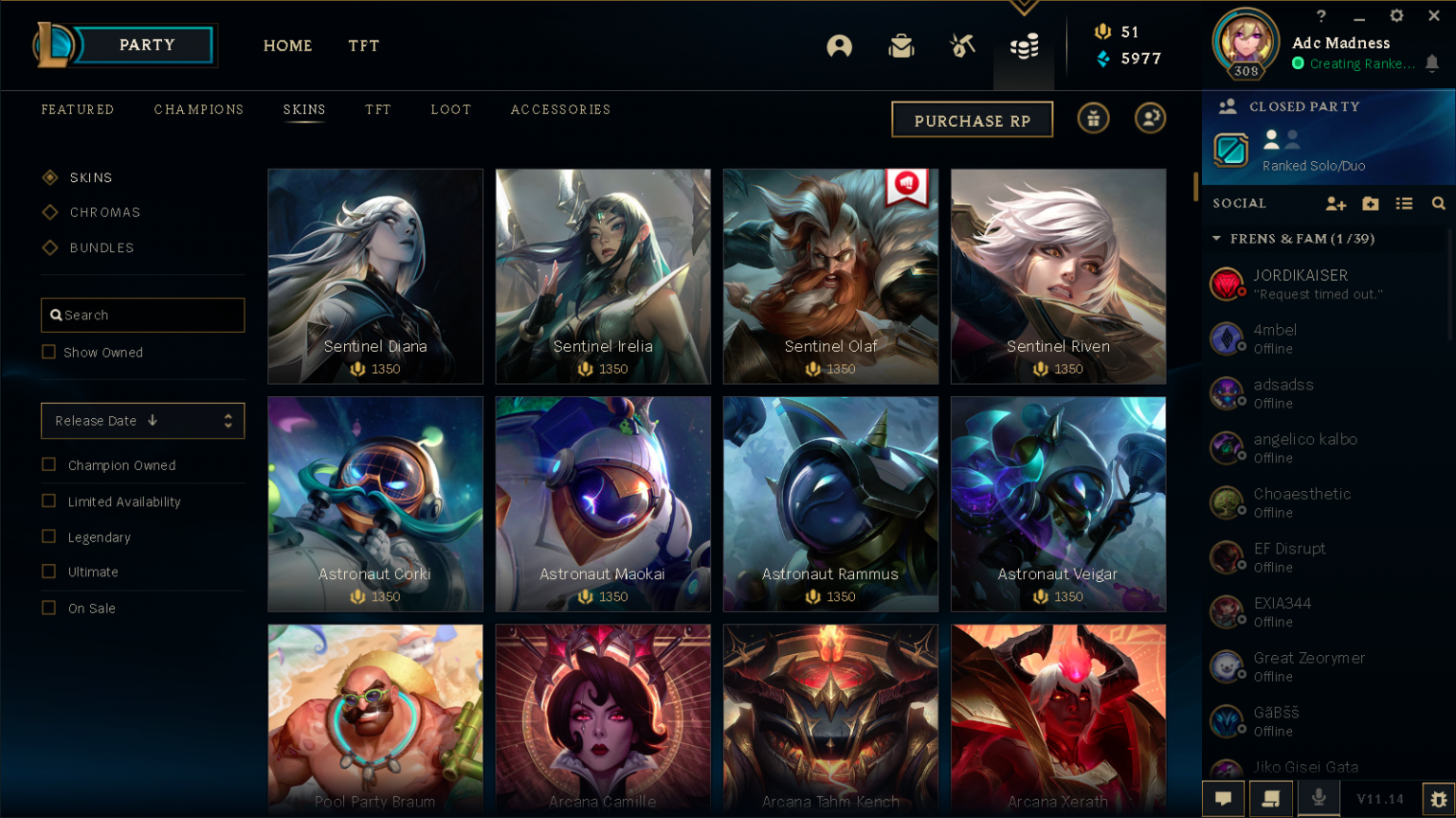This screenshot has height=818, width=1456.
Task: Open the Collection backpack icon
Action: [901, 45]
